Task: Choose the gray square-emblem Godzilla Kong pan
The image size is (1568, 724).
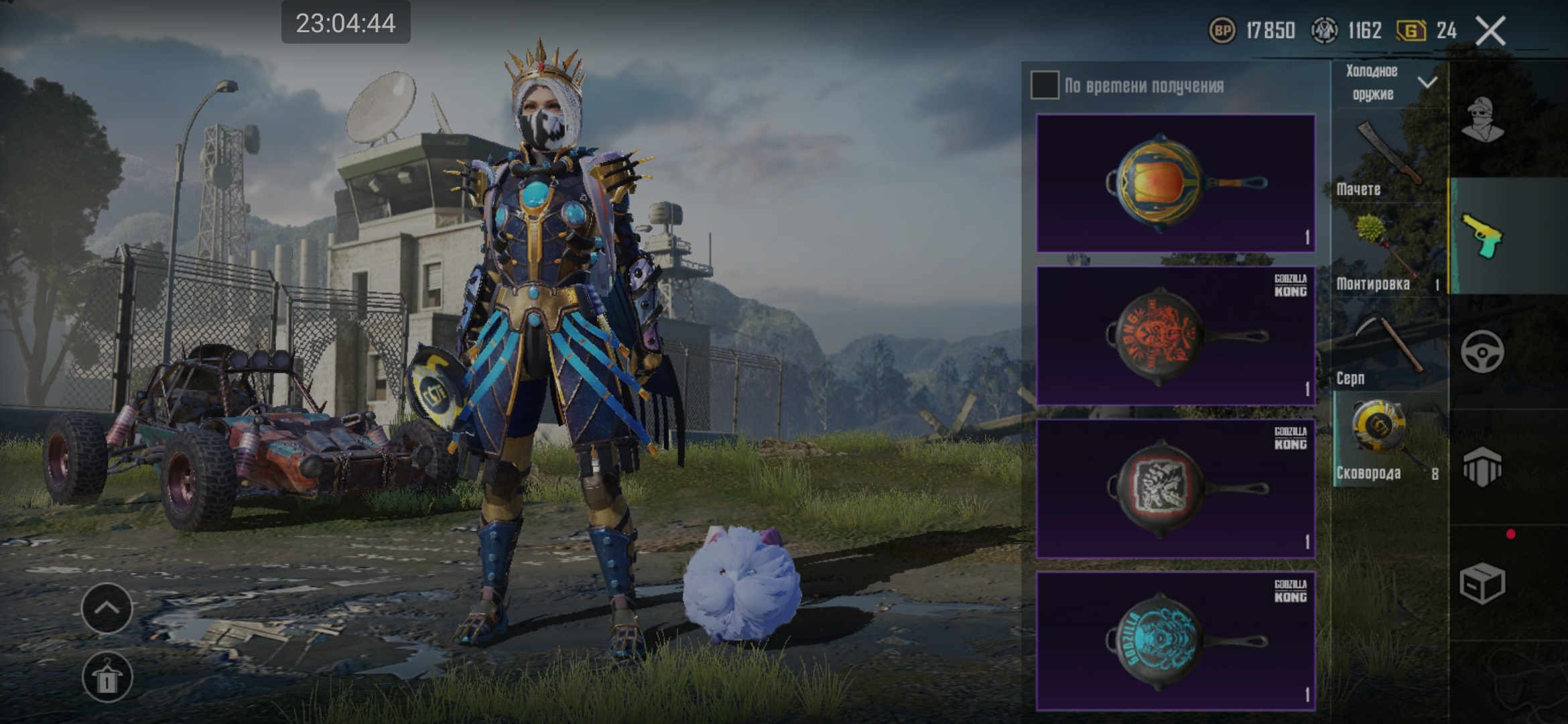Action: coord(1175,489)
